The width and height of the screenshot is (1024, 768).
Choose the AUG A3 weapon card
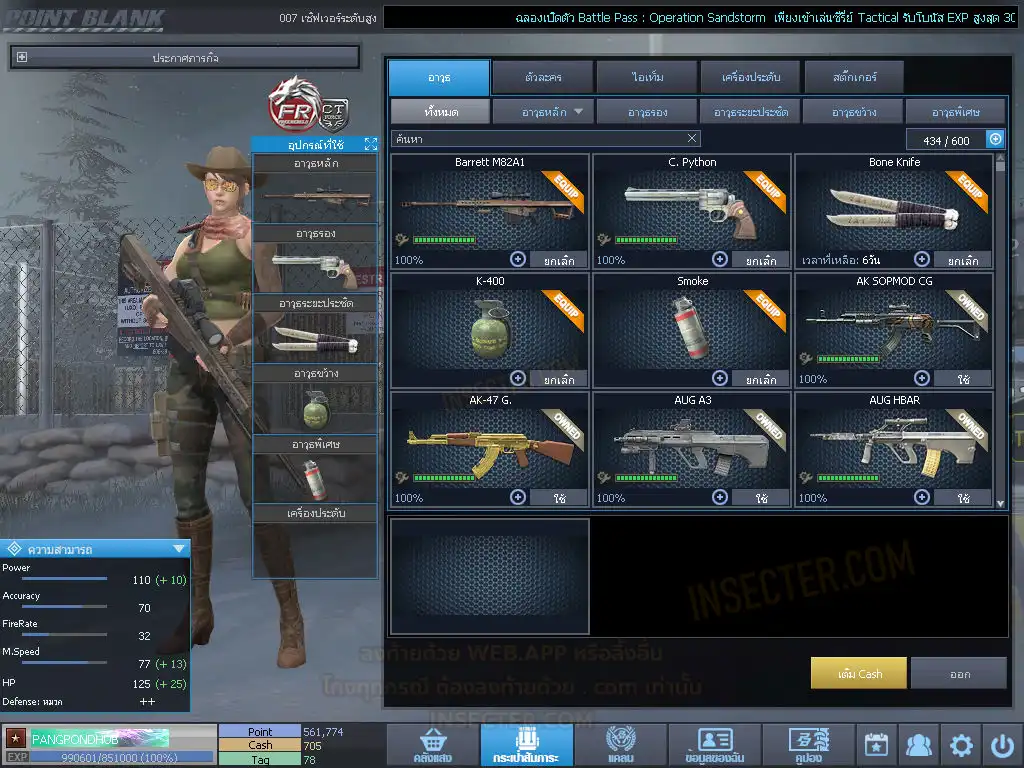click(692, 448)
